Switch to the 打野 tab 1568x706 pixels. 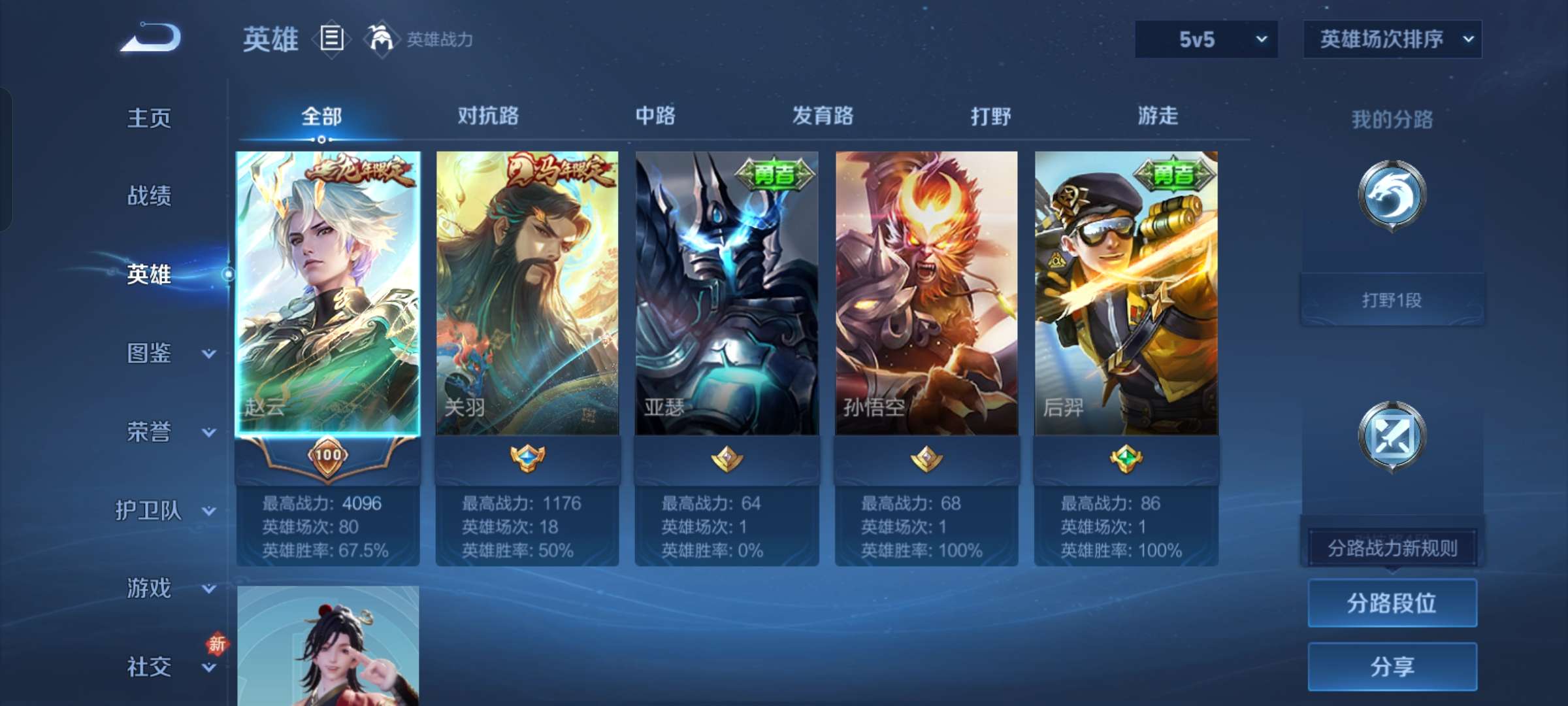tap(992, 116)
